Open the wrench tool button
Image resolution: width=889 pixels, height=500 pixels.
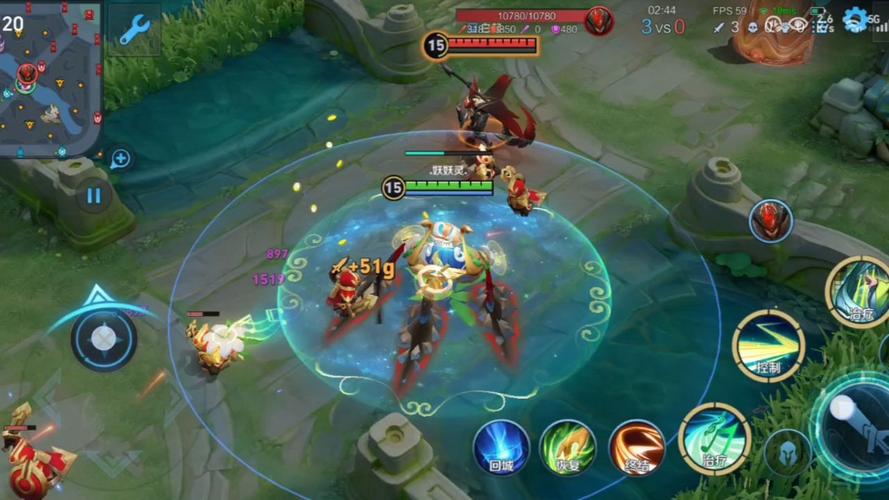pyautogui.click(x=134, y=29)
